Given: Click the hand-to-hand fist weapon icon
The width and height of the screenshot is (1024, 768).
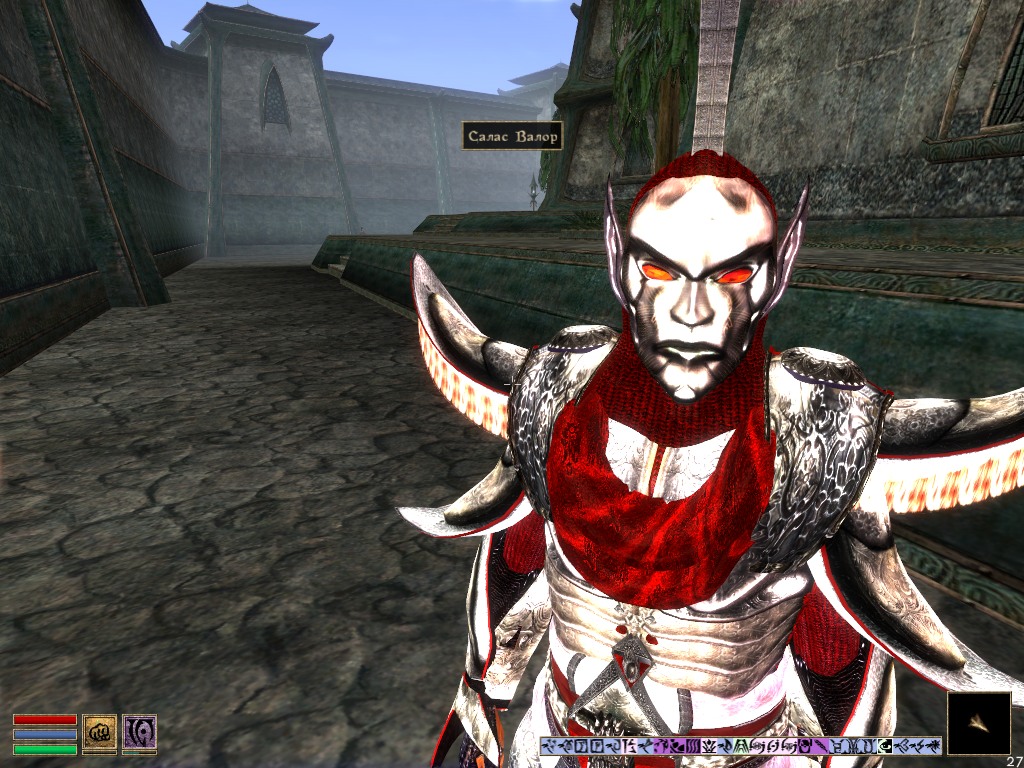Looking at the screenshot, I should click(x=99, y=732).
